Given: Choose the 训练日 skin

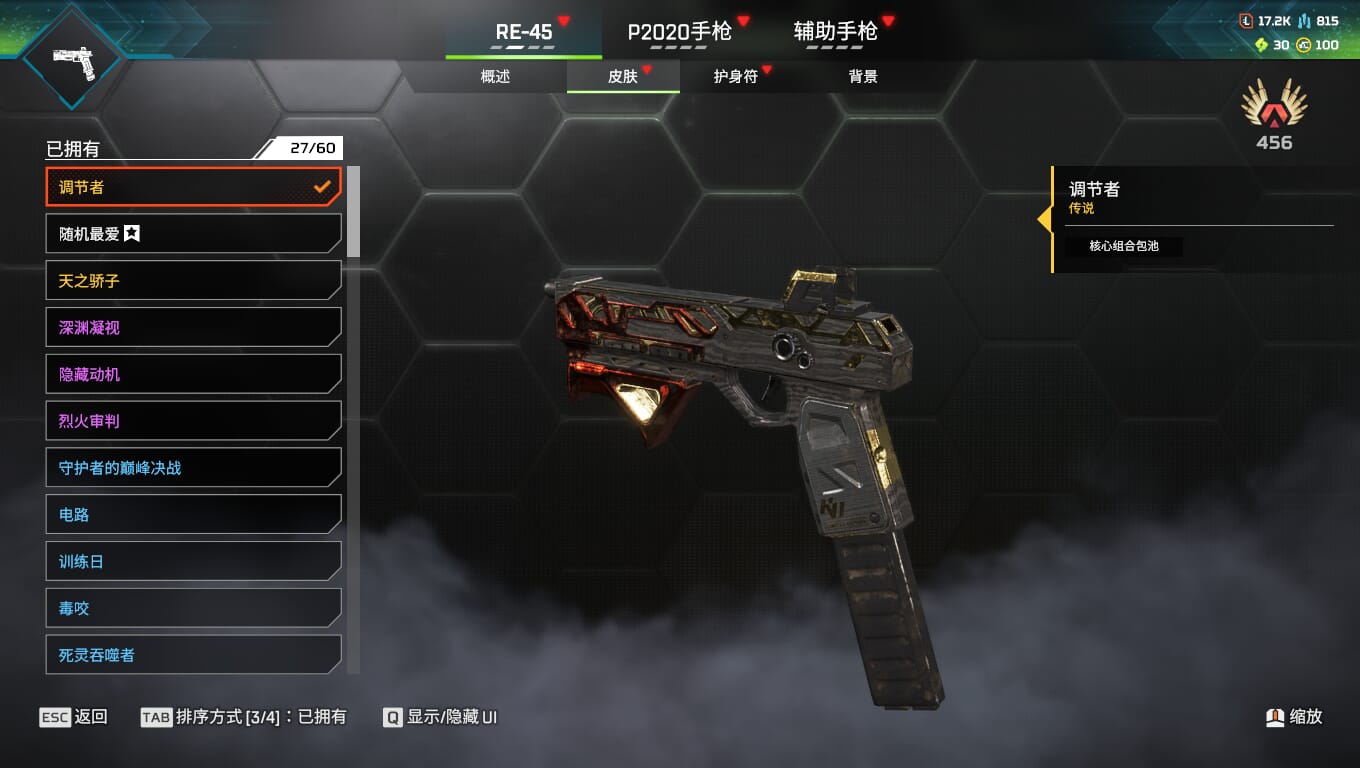Looking at the screenshot, I should 193,562.
